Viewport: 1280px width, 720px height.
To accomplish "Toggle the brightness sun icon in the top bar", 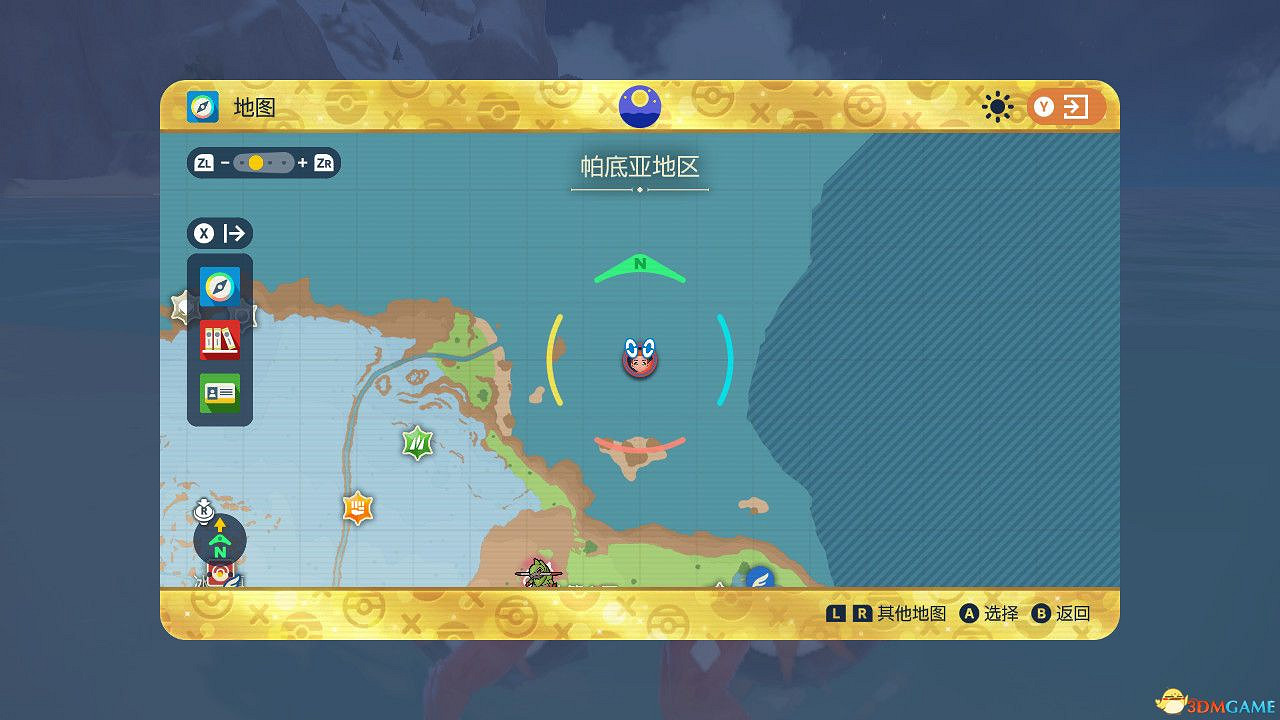I will [997, 106].
